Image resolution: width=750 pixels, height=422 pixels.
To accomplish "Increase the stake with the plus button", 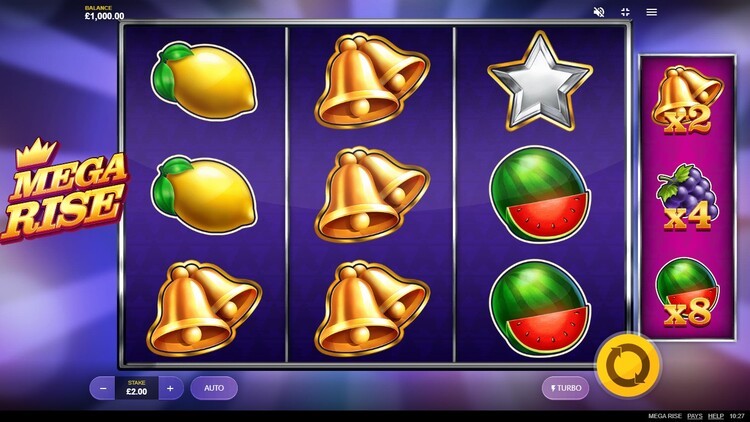I will 170,388.
